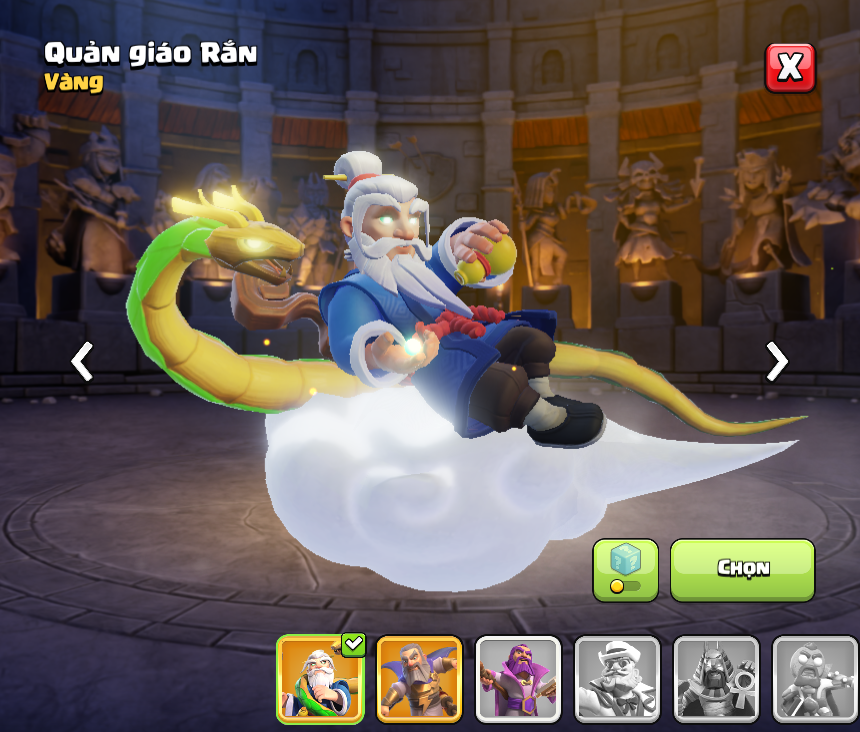The width and height of the screenshot is (860, 732).
Task: Toggle the blue cube button beside Chọn
Action: (625, 570)
